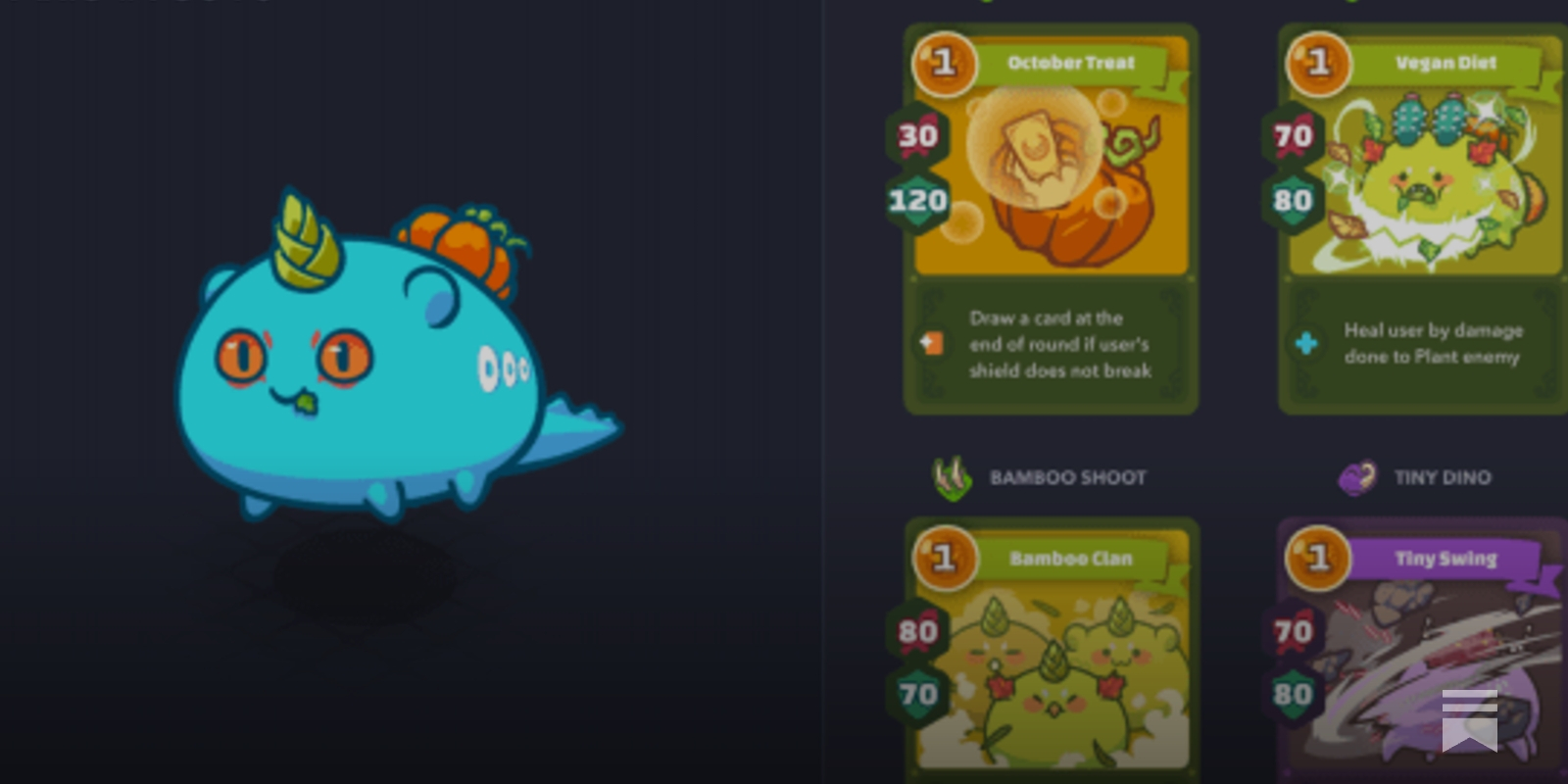1568x784 pixels.
Task: Click the heal plus icon on Vegan Diet card
Action: (x=1306, y=344)
